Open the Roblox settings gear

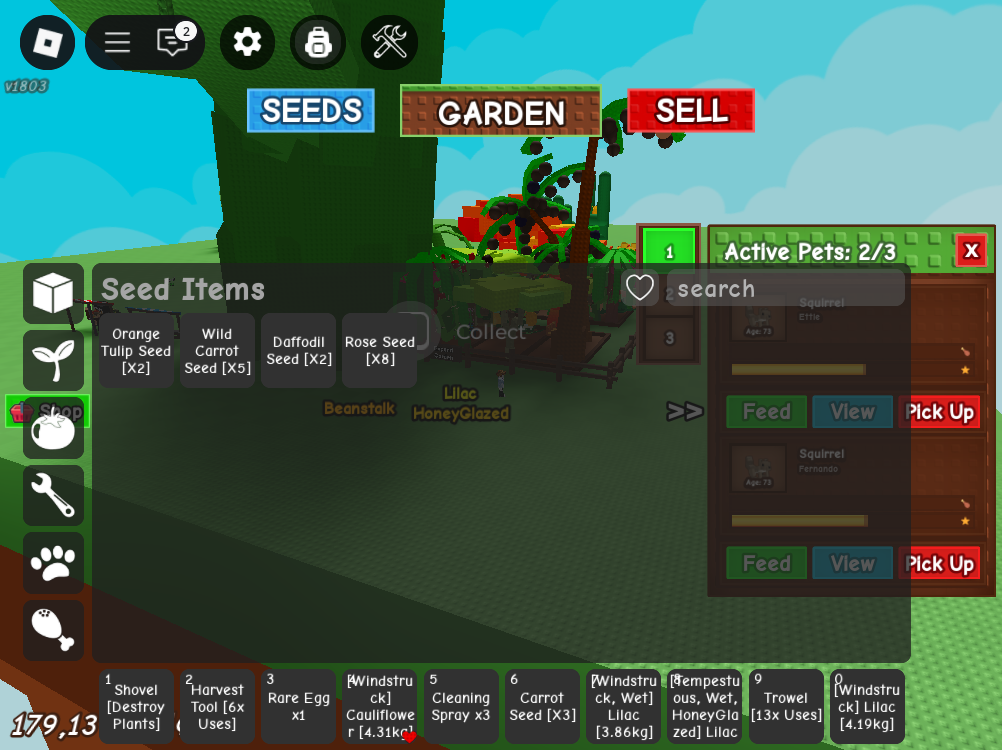tap(247, 42)
